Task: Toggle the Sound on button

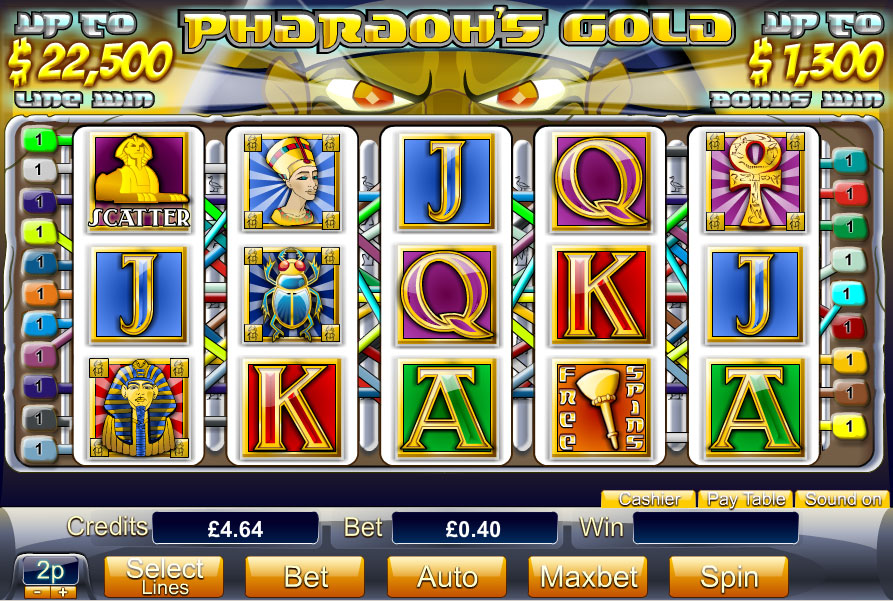Action: point(843,499)
